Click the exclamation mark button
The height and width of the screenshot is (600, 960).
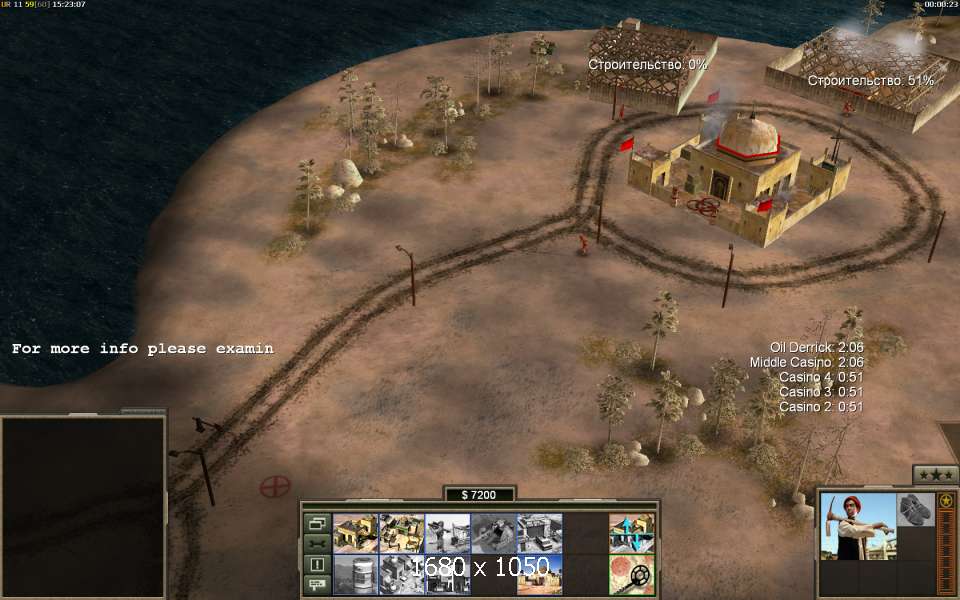(x=317, y=564)
